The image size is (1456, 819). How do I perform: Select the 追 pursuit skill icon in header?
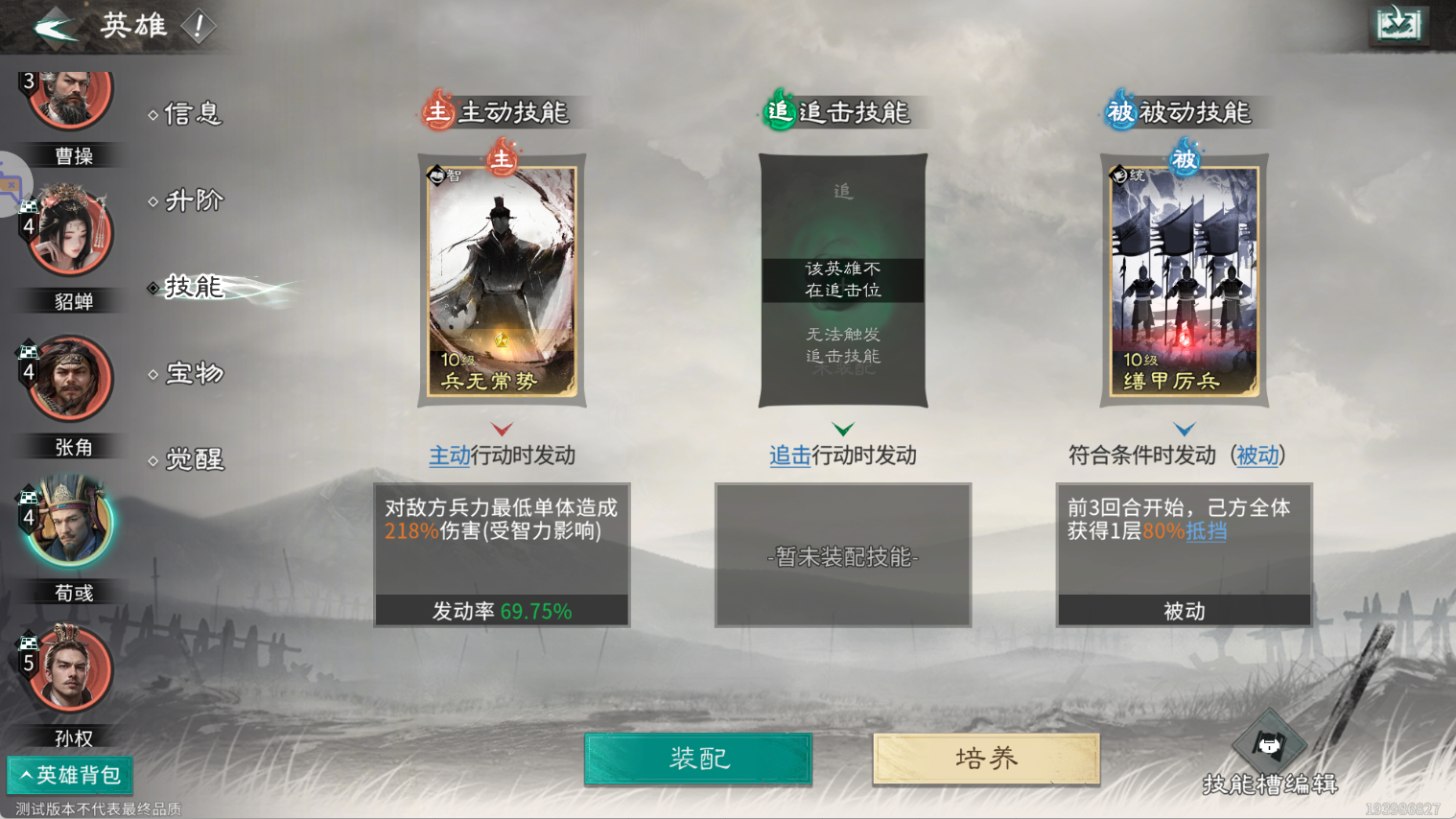(782, 111)
